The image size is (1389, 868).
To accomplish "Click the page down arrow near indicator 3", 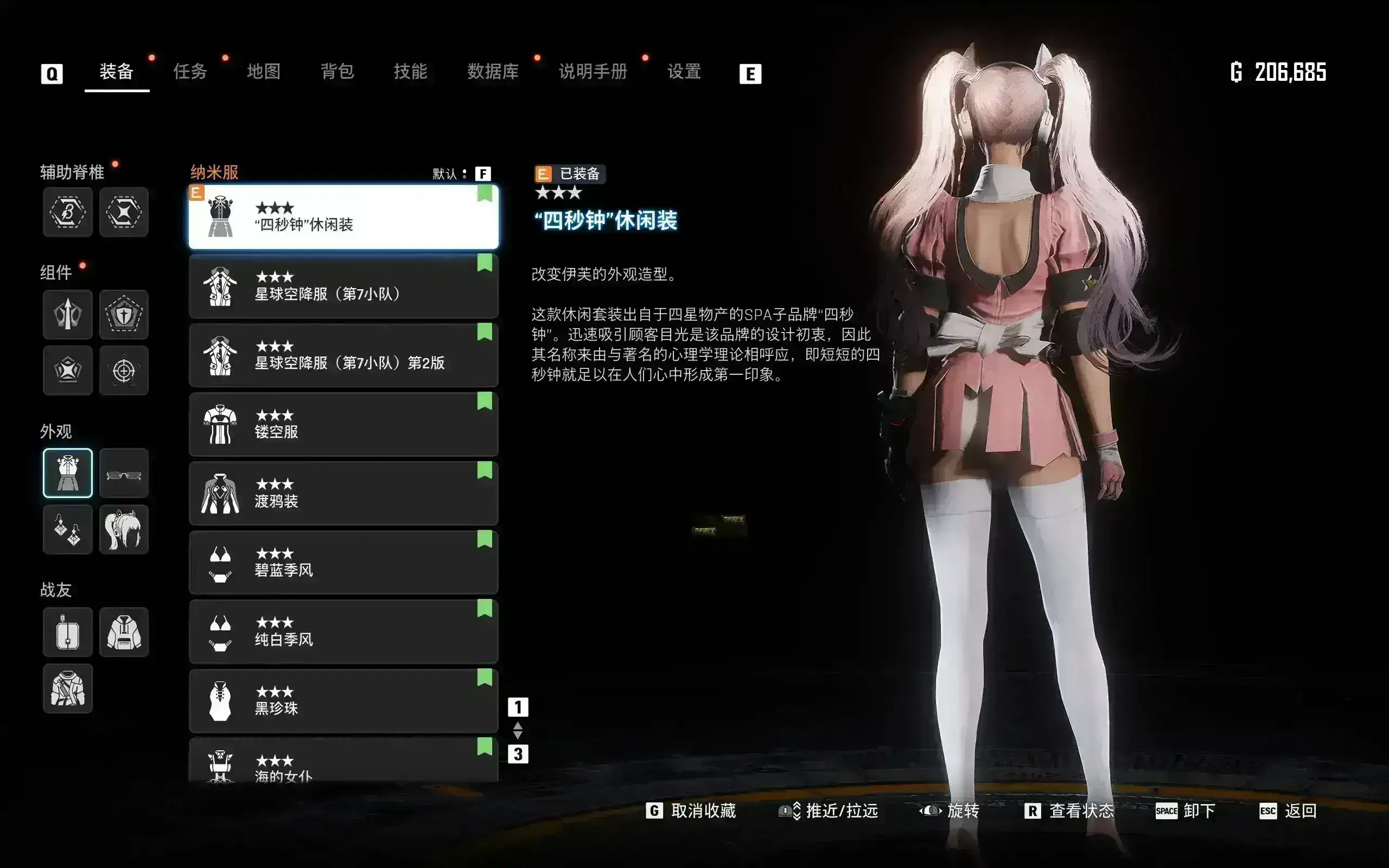I will [x=518, y=736].
